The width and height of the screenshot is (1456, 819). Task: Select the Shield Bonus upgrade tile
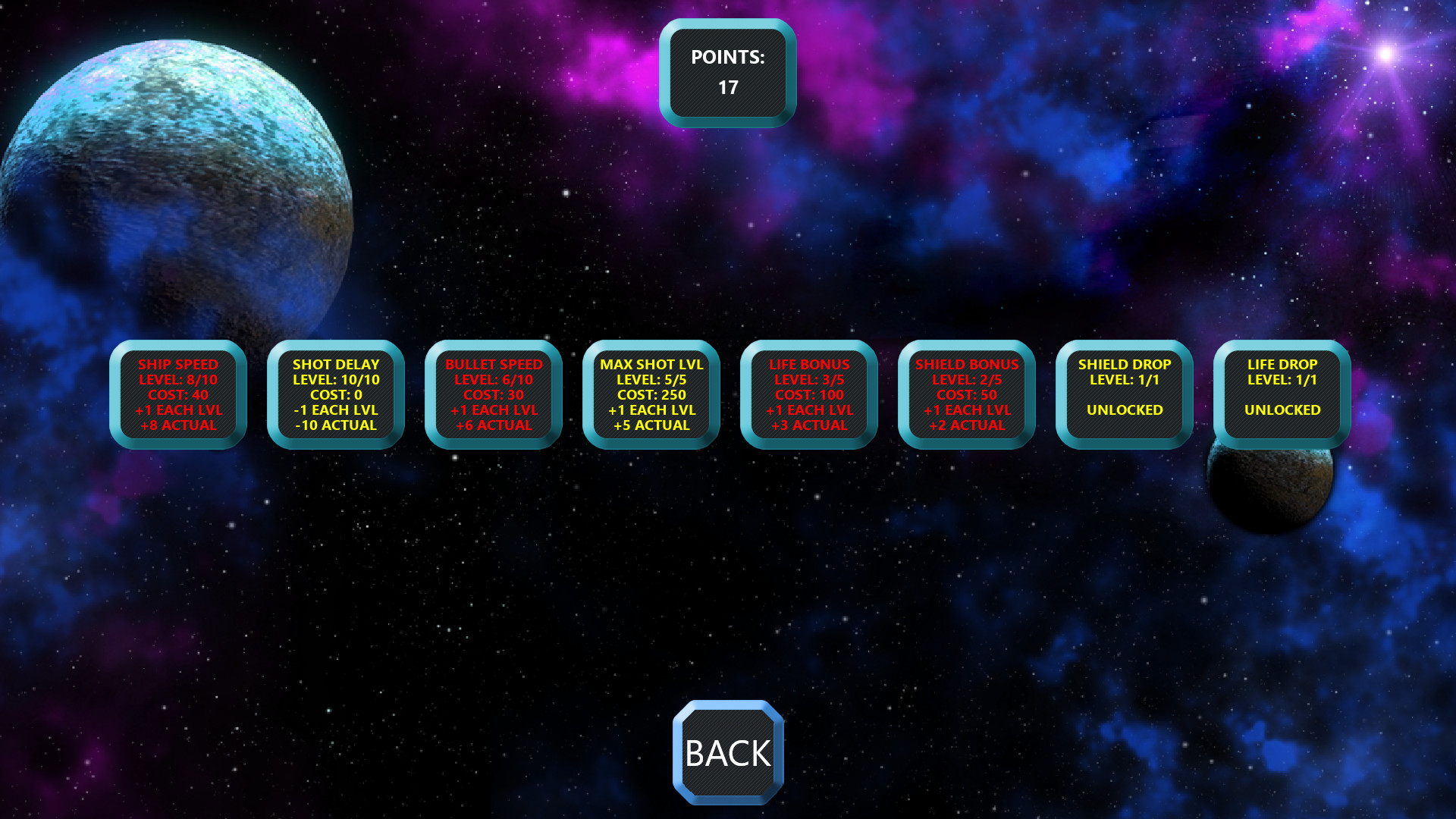[966, 394]
